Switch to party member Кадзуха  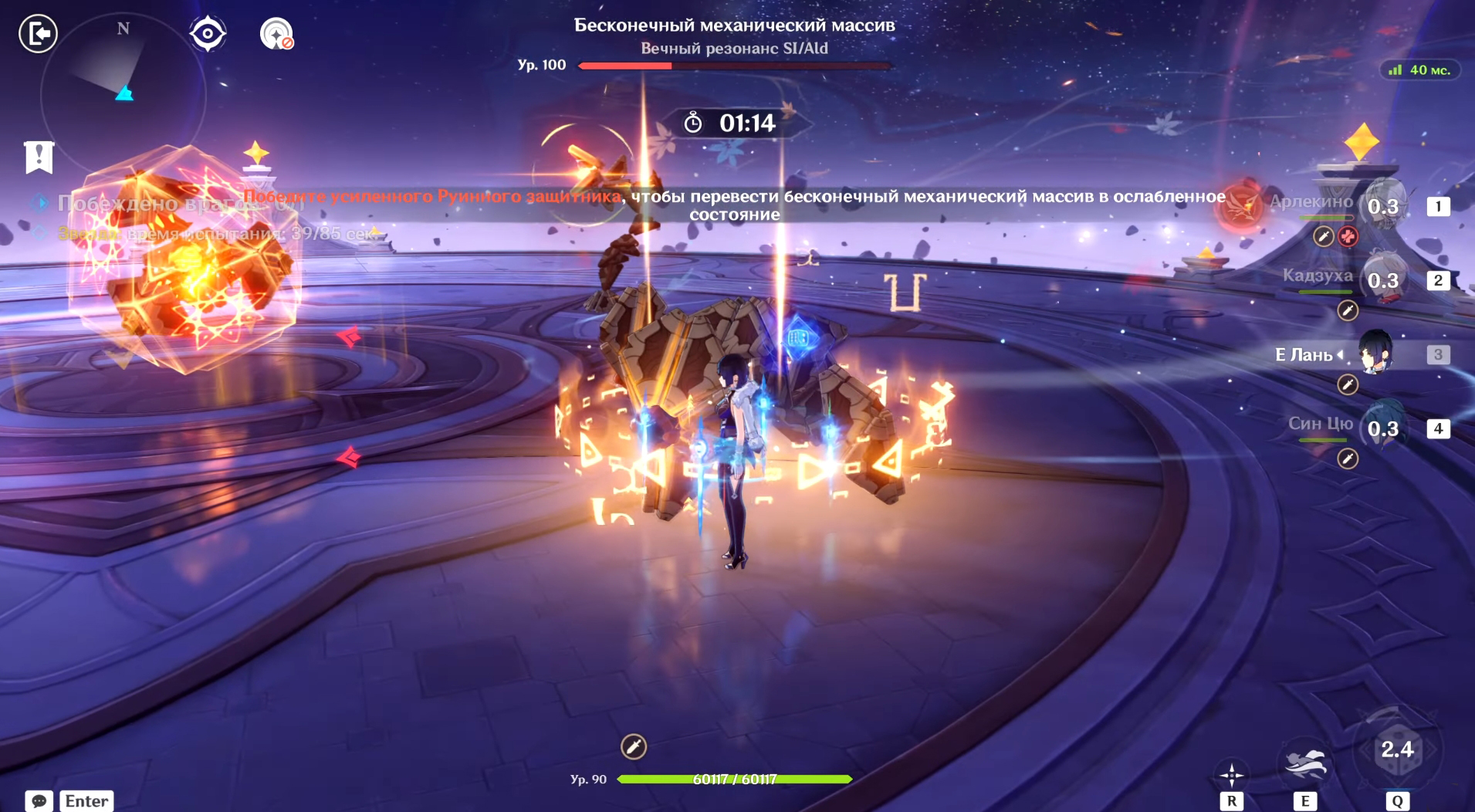click(x=1382, y=279)
